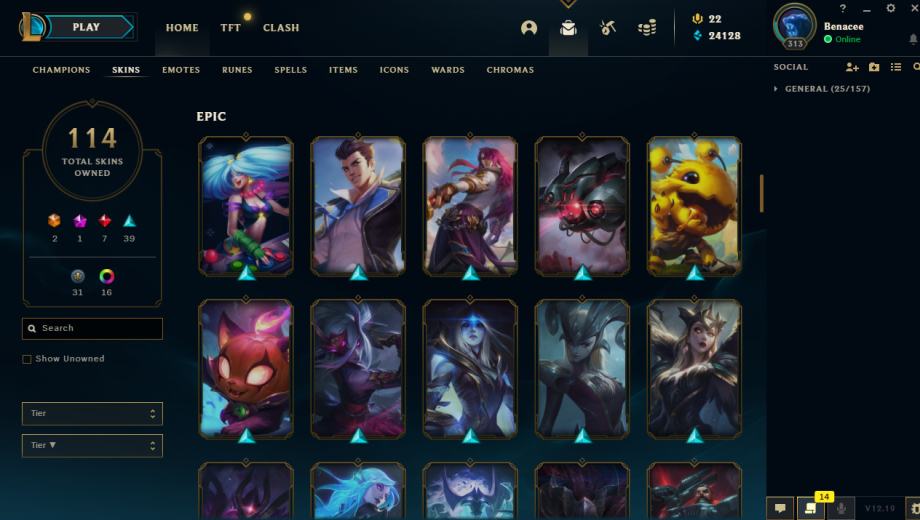920x520 pixels.
Task: Open the SPELLS tab
Action: point(290,70)
